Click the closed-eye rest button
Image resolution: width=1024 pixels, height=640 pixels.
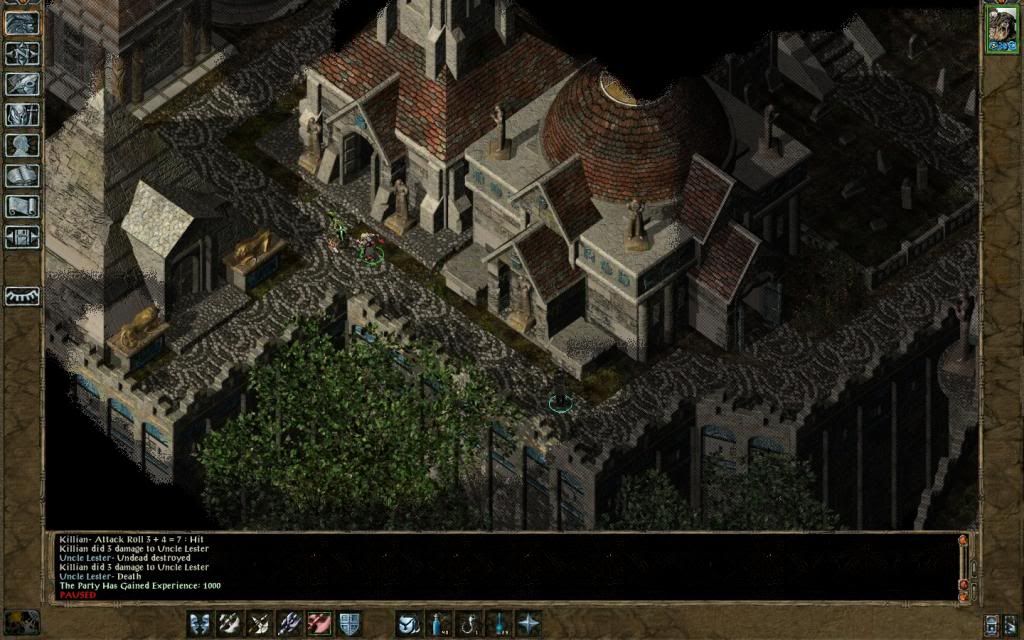coord(22,296)
